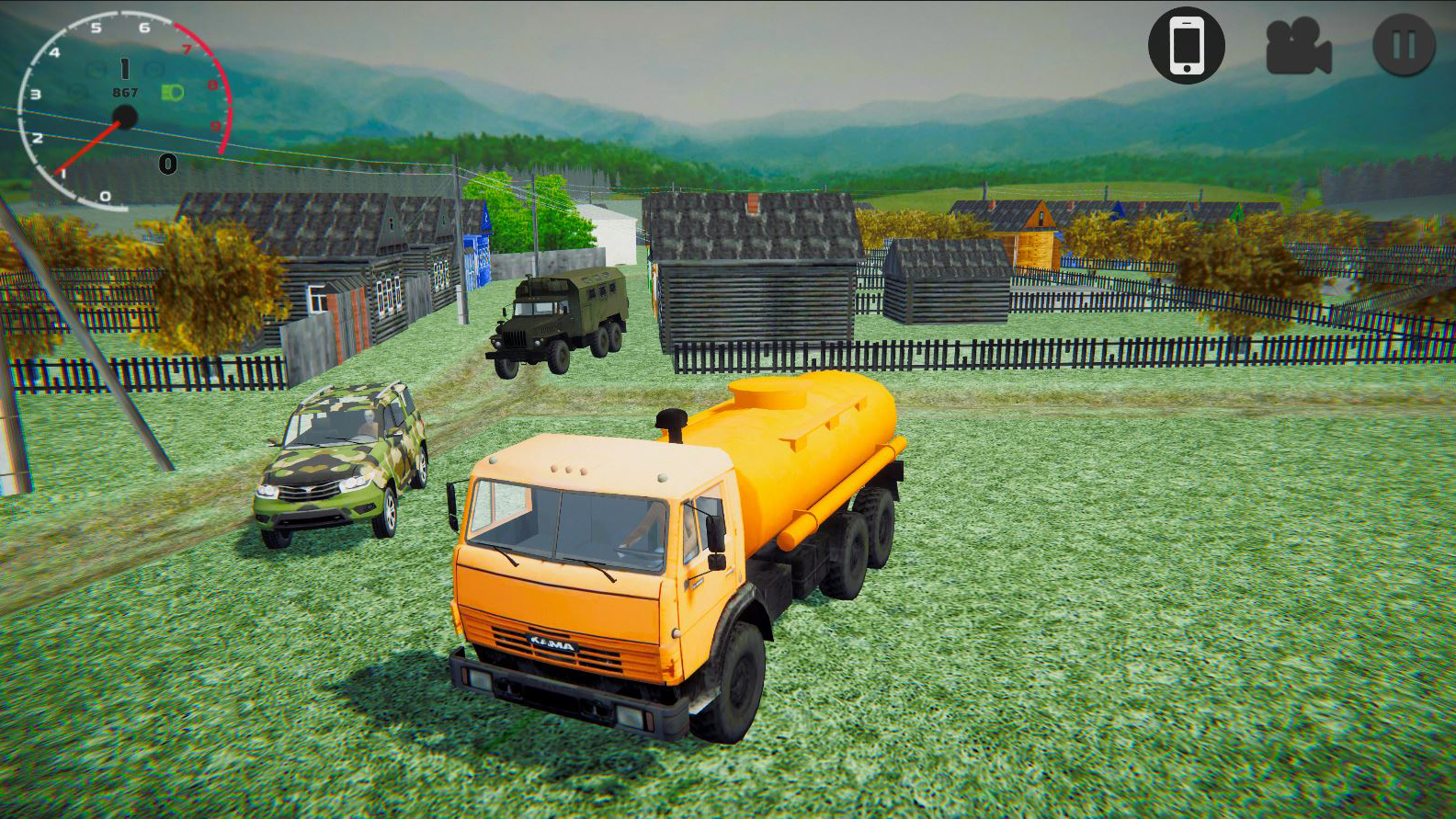Click the faint camera icon inside the gauge
This screenshot has height=819, width=1456.
[x=153, y=69]
